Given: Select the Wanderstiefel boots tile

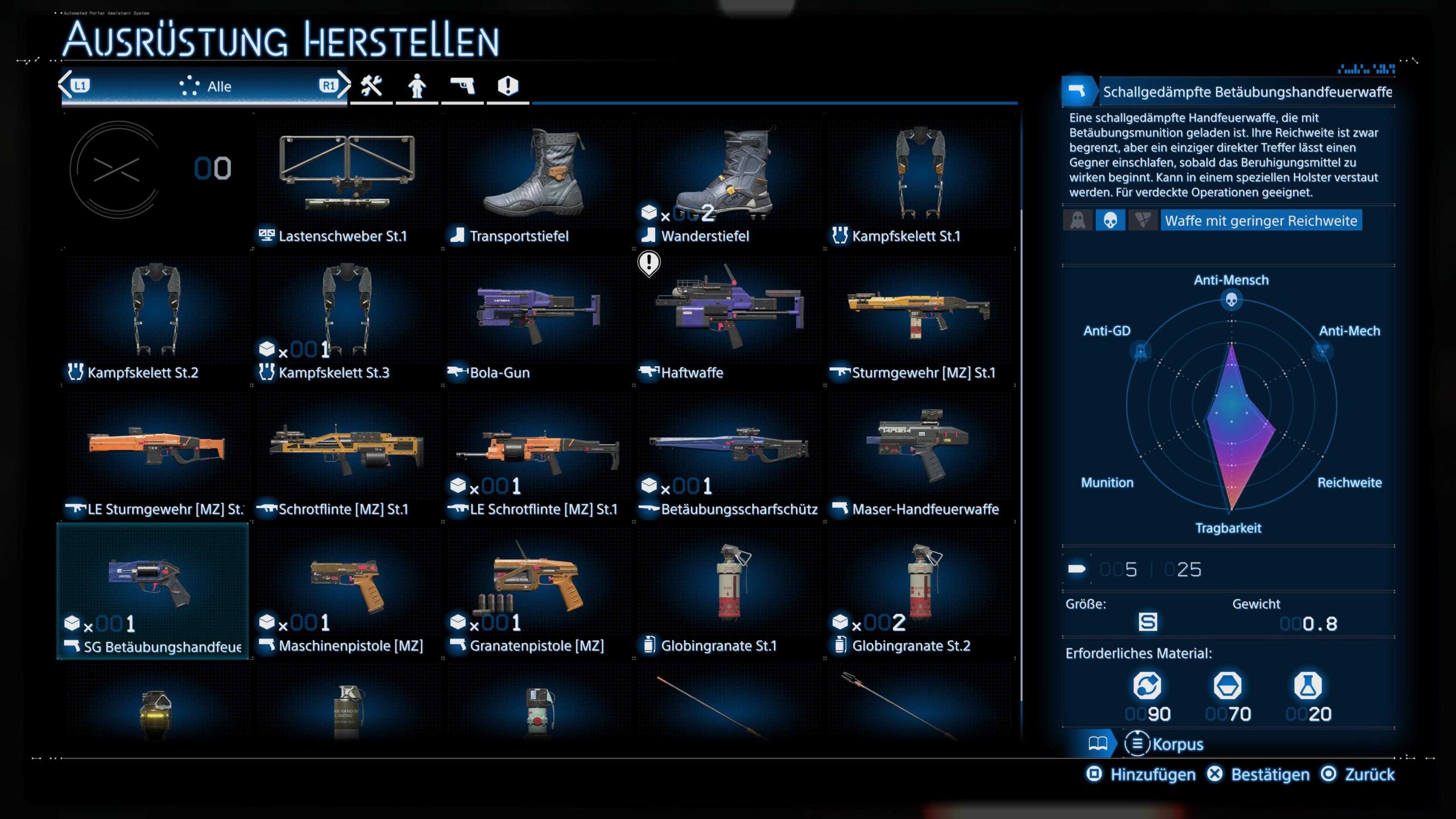Looking at the screenshot, I should click(728, 182).
